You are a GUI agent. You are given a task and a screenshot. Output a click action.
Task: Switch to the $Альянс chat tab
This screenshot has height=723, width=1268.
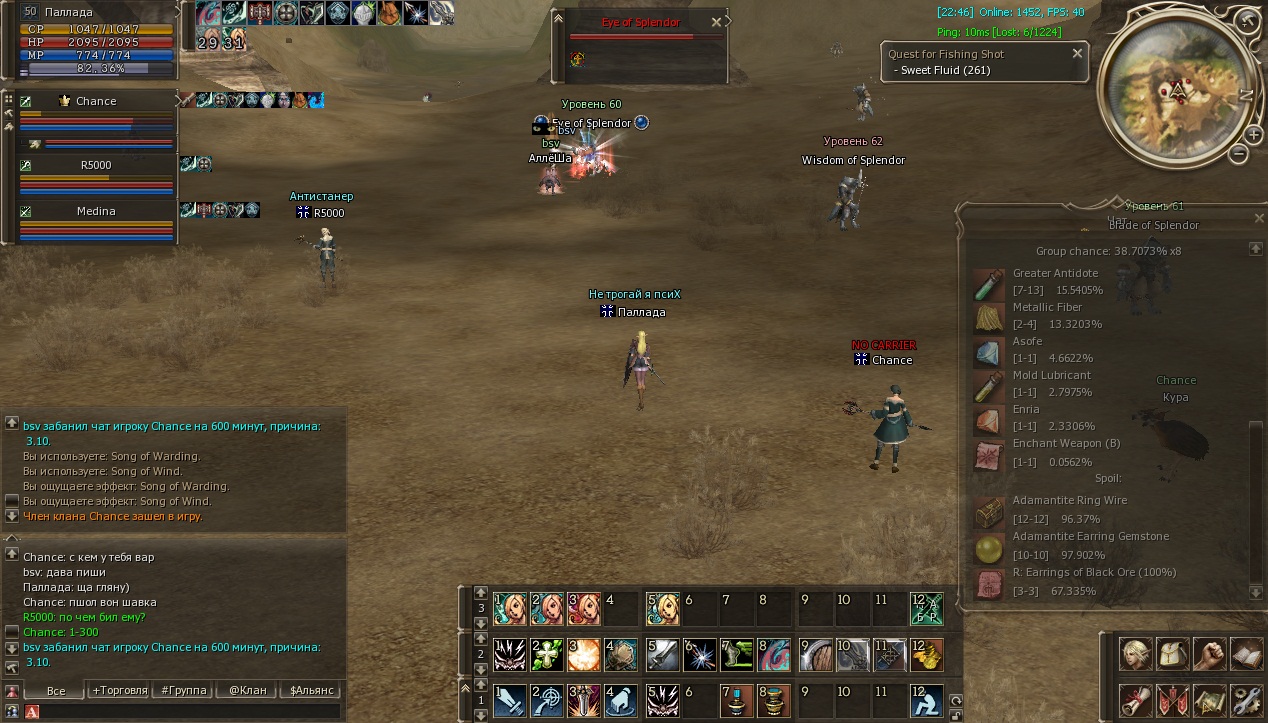click(311, 690)
